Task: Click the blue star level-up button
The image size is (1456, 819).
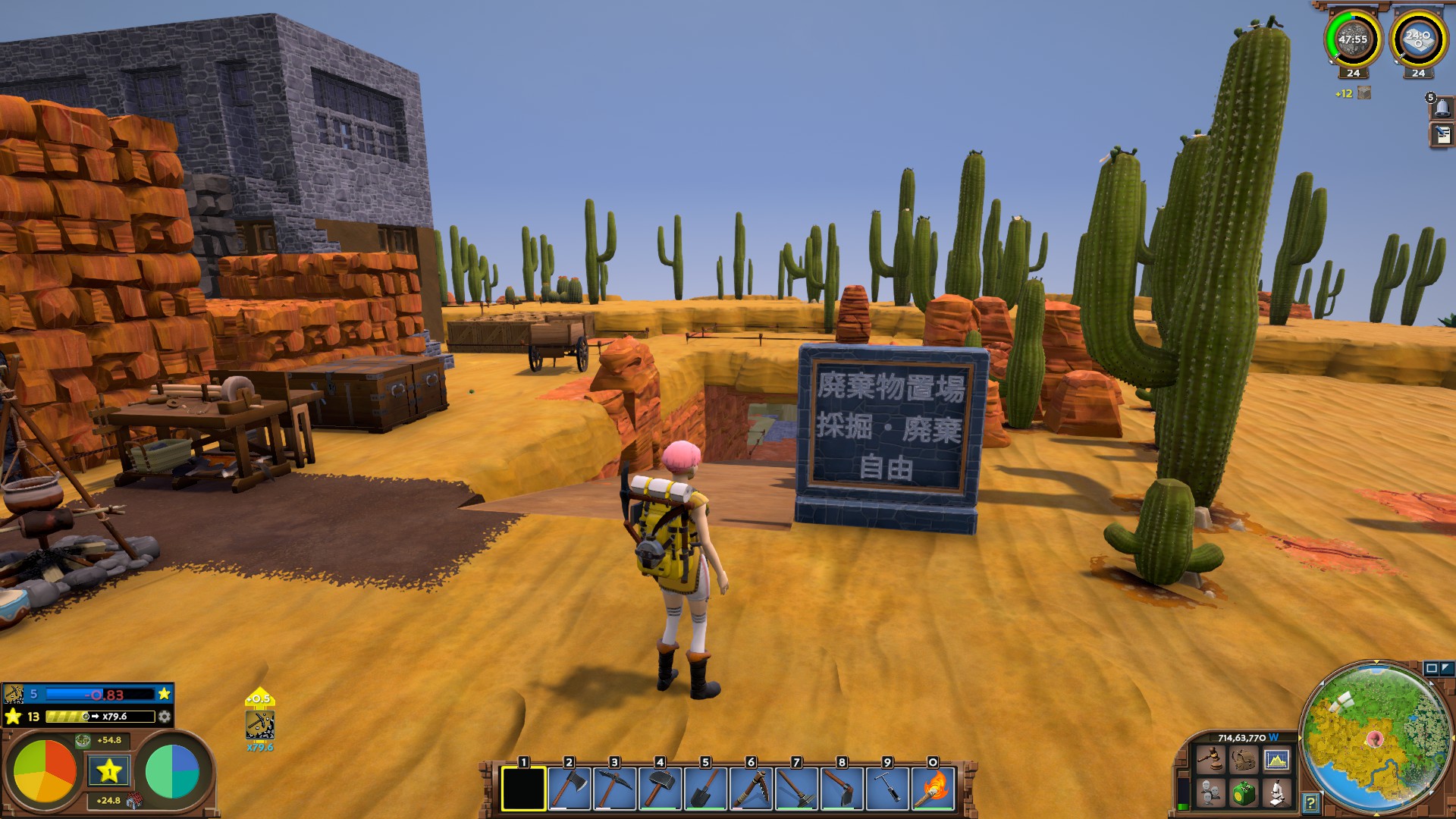Action: (109, 771)
